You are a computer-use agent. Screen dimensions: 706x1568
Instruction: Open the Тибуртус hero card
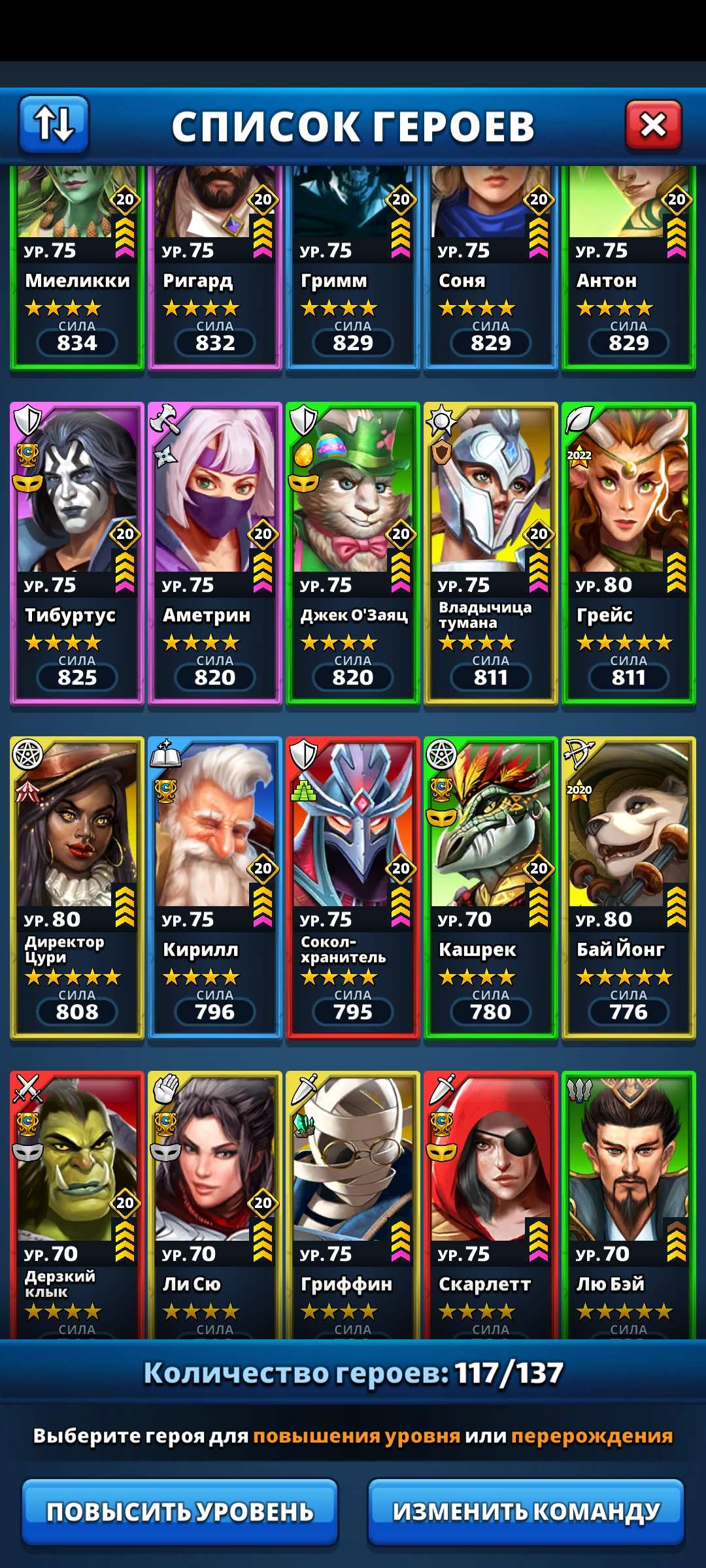77,553
